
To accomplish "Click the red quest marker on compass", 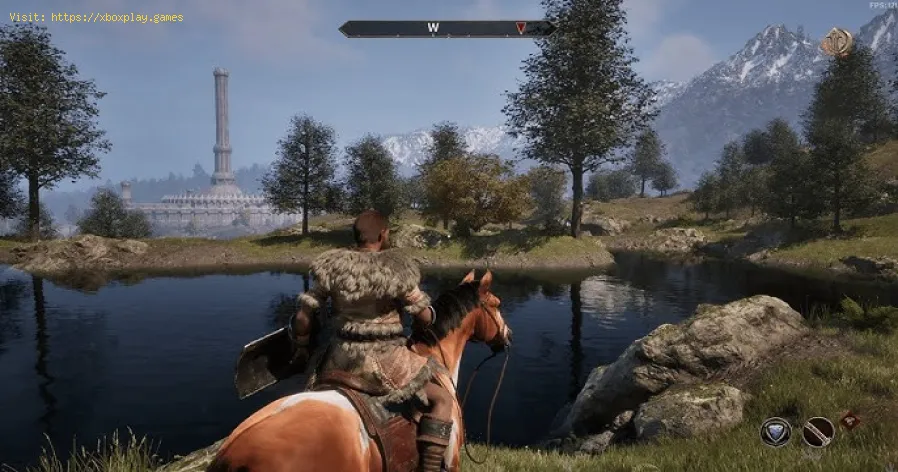I will coord(520,28).
